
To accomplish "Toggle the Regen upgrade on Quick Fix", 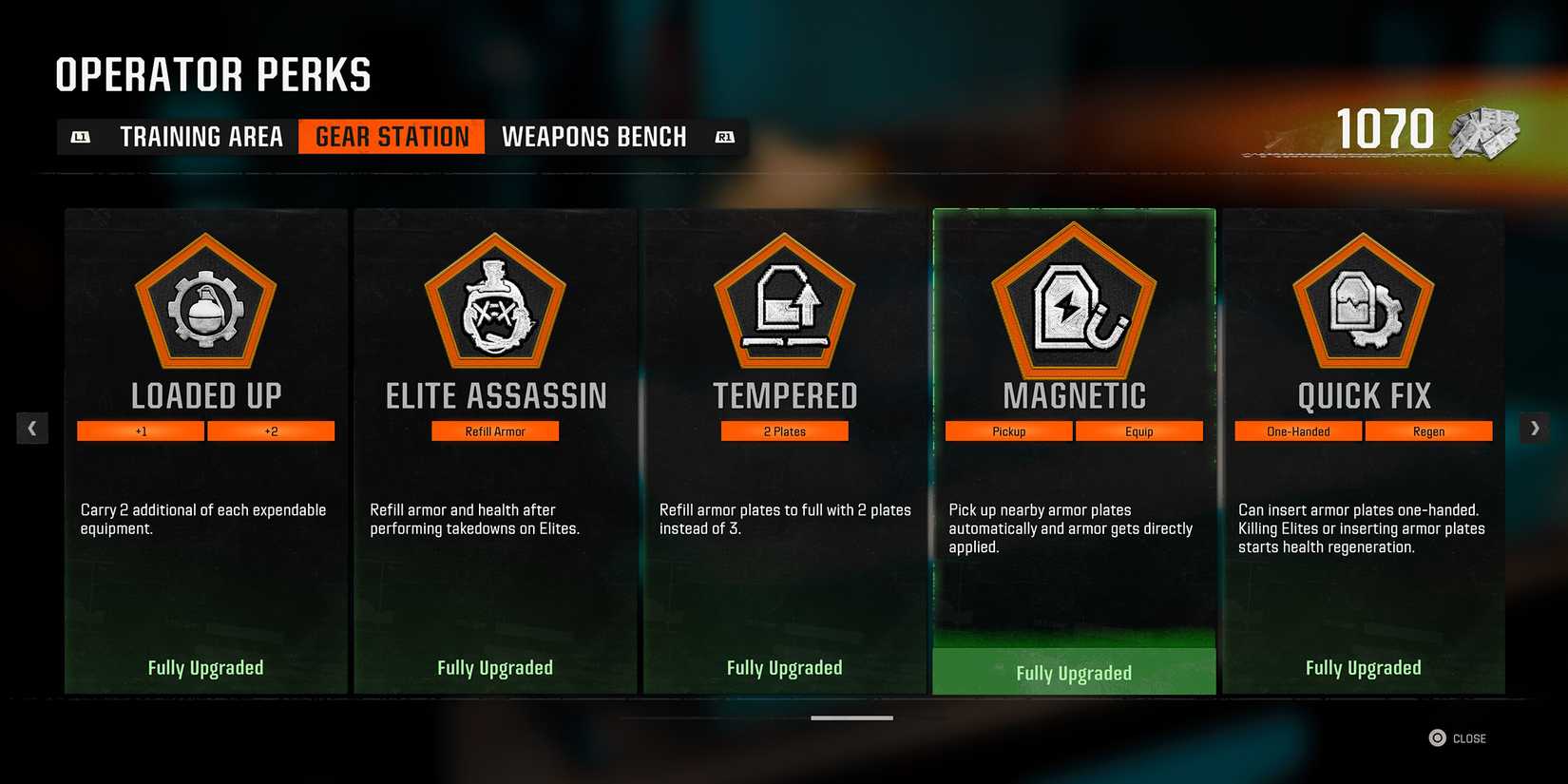I will (1428, 430).
